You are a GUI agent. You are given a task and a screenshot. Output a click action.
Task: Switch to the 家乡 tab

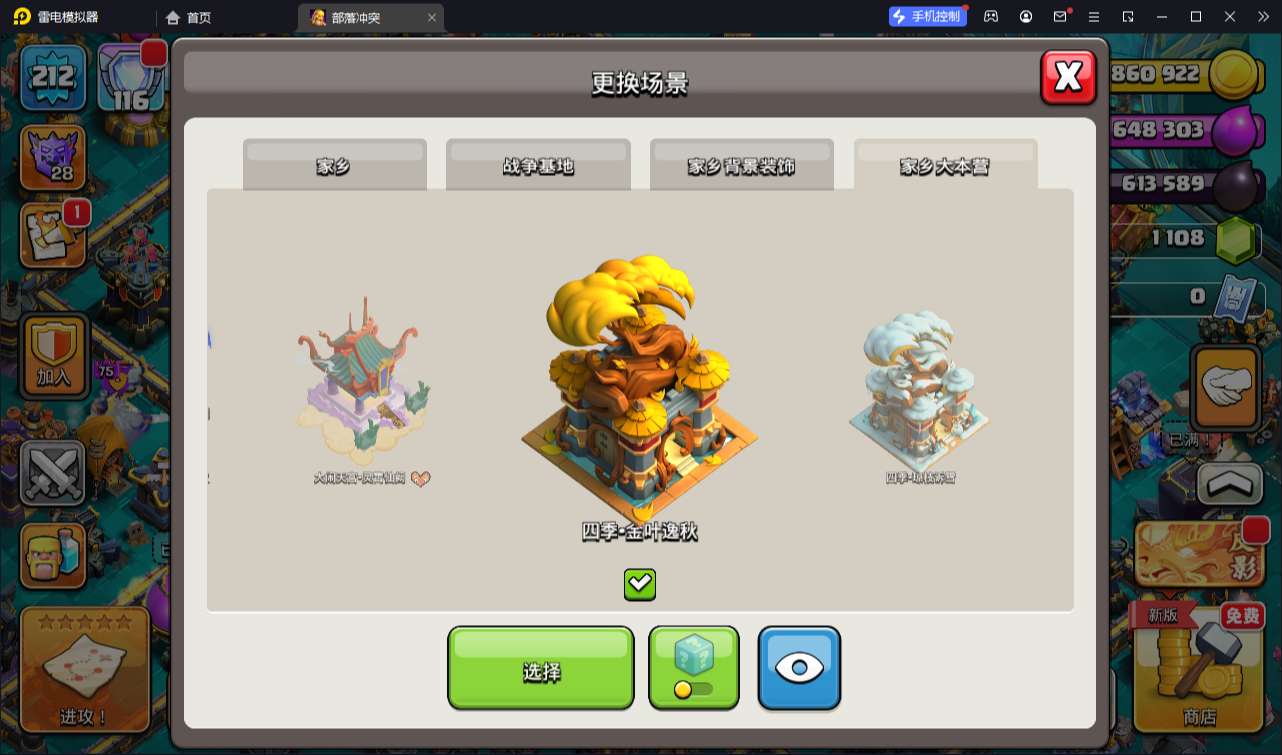point(334,165)
